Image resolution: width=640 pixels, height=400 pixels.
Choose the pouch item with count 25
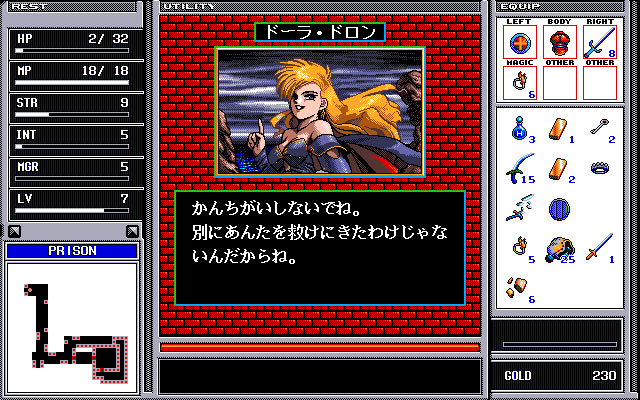[x=556, y=247]
